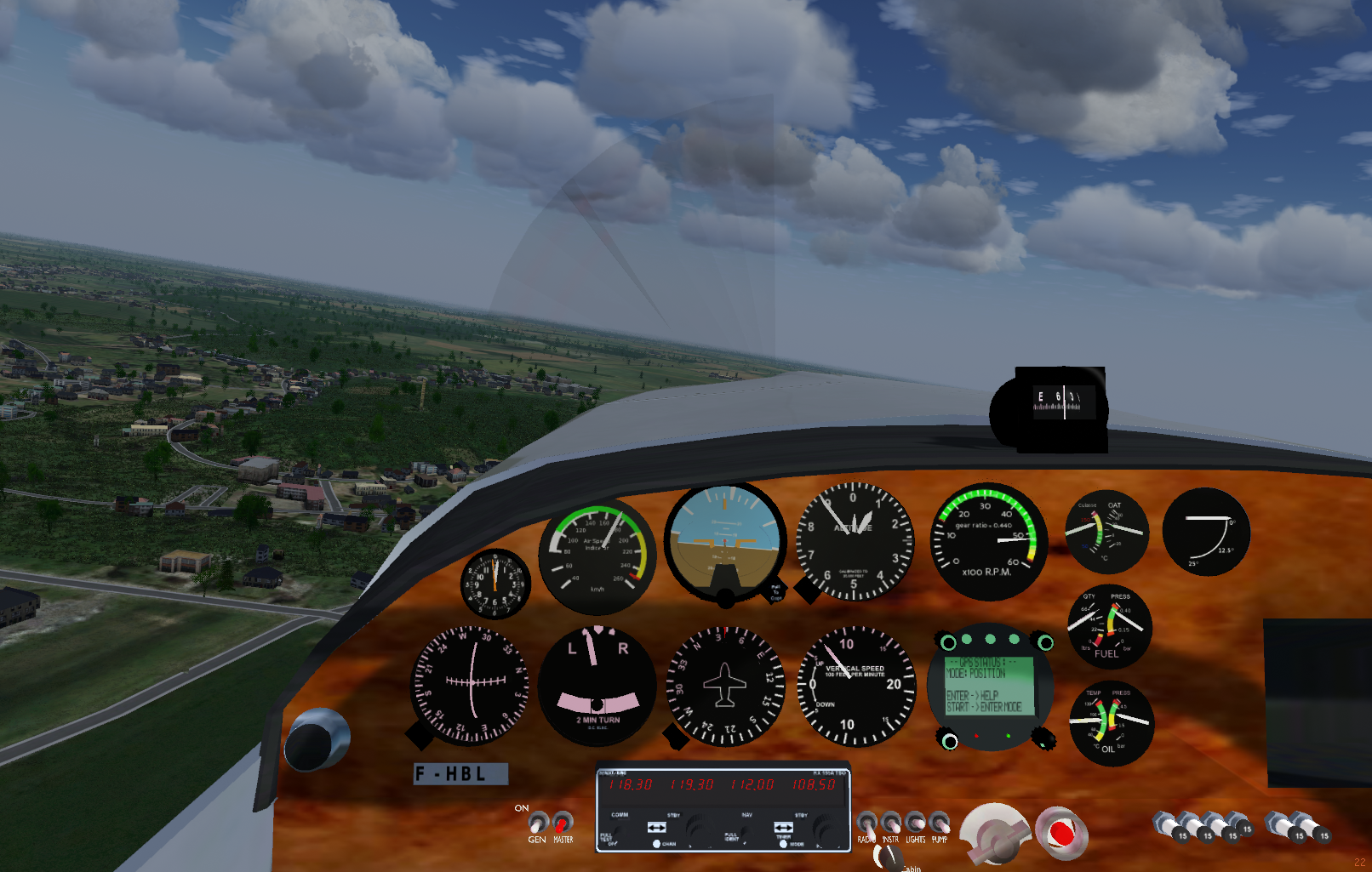
Task: Click the red starter push button
Action: point(1060,833)
